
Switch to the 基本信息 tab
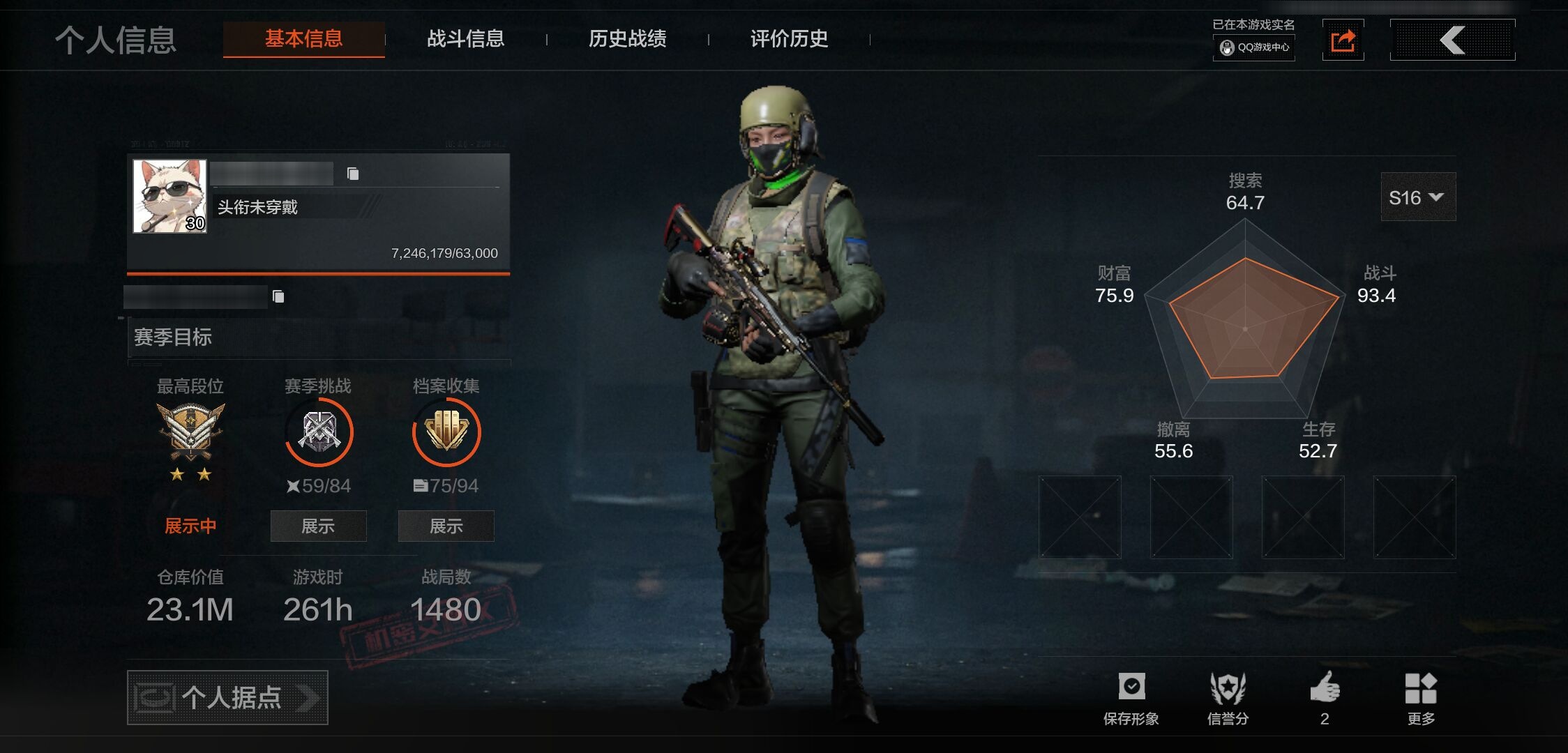(303, 39)
